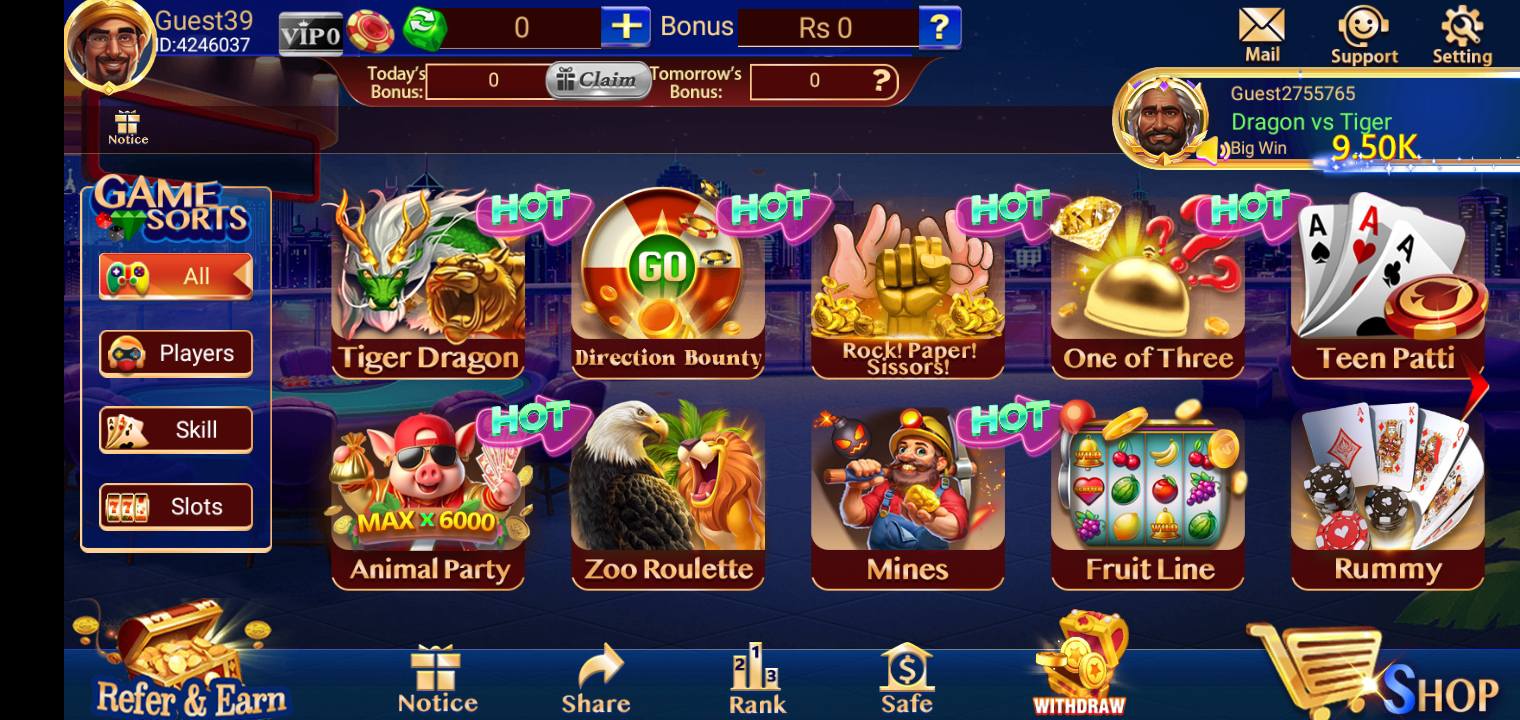The image size is (1520, 720).
Task: Open the Fruit Line slot game
Action: click(1148, 497)
